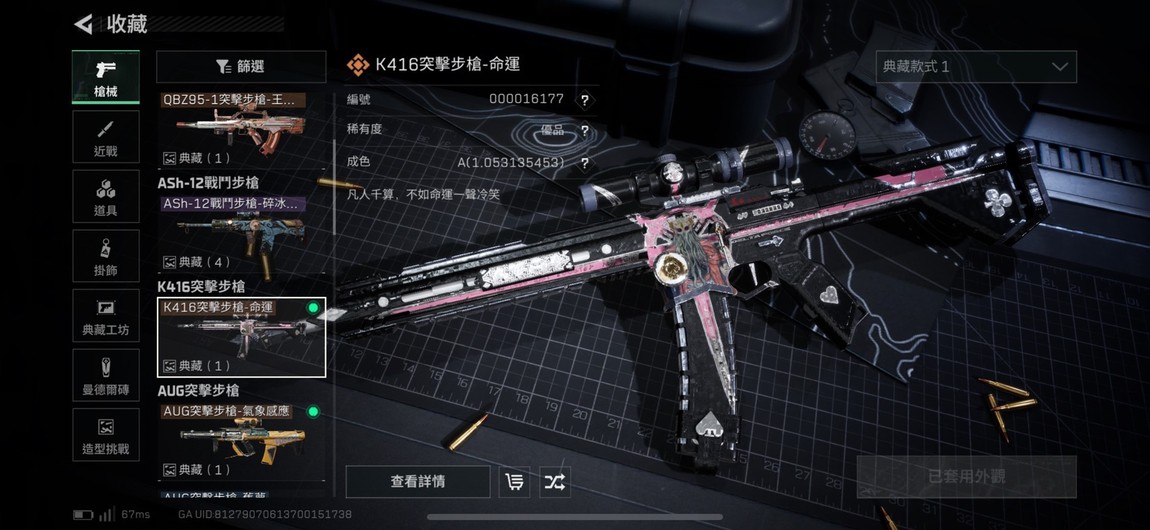This screenshot has width=1150, height=530.
Task: Select the 造型挑戰 challenge tab
Action: click(x=105, y=435)
